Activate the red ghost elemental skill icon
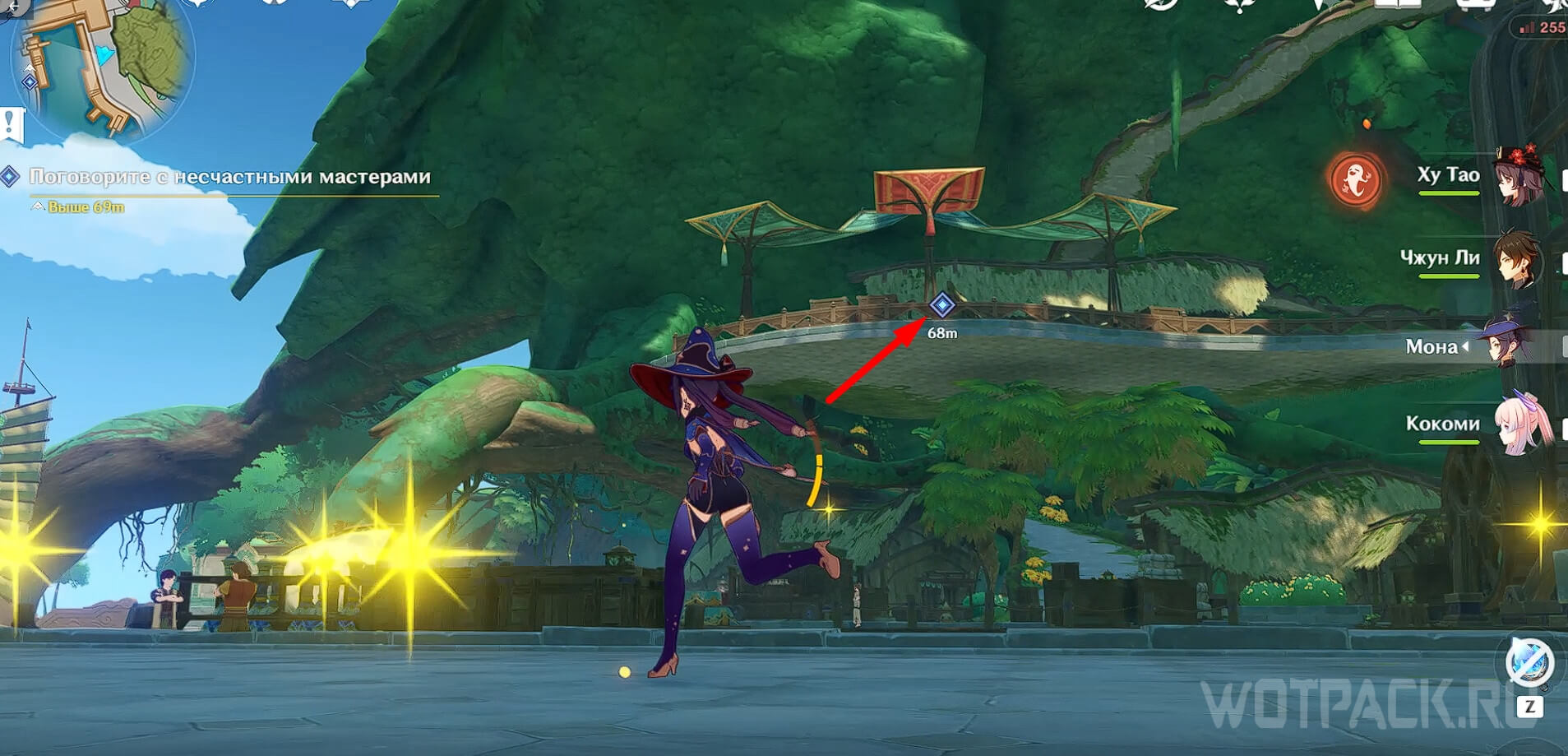Screen dimensions: 1568x756 [x=1355, y=180]
